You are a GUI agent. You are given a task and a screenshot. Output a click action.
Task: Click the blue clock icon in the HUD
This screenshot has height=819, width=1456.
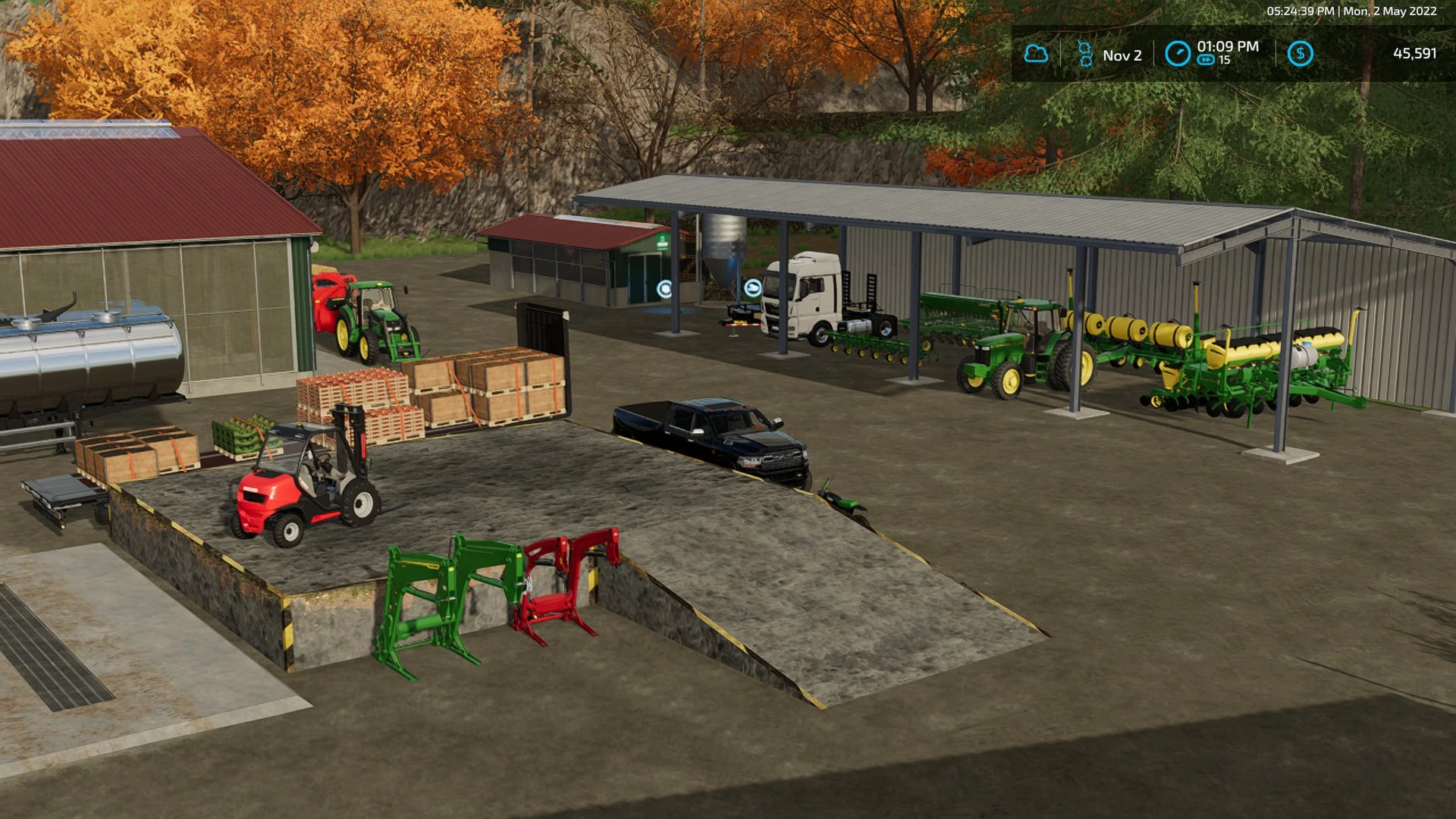coord(1176,52)
